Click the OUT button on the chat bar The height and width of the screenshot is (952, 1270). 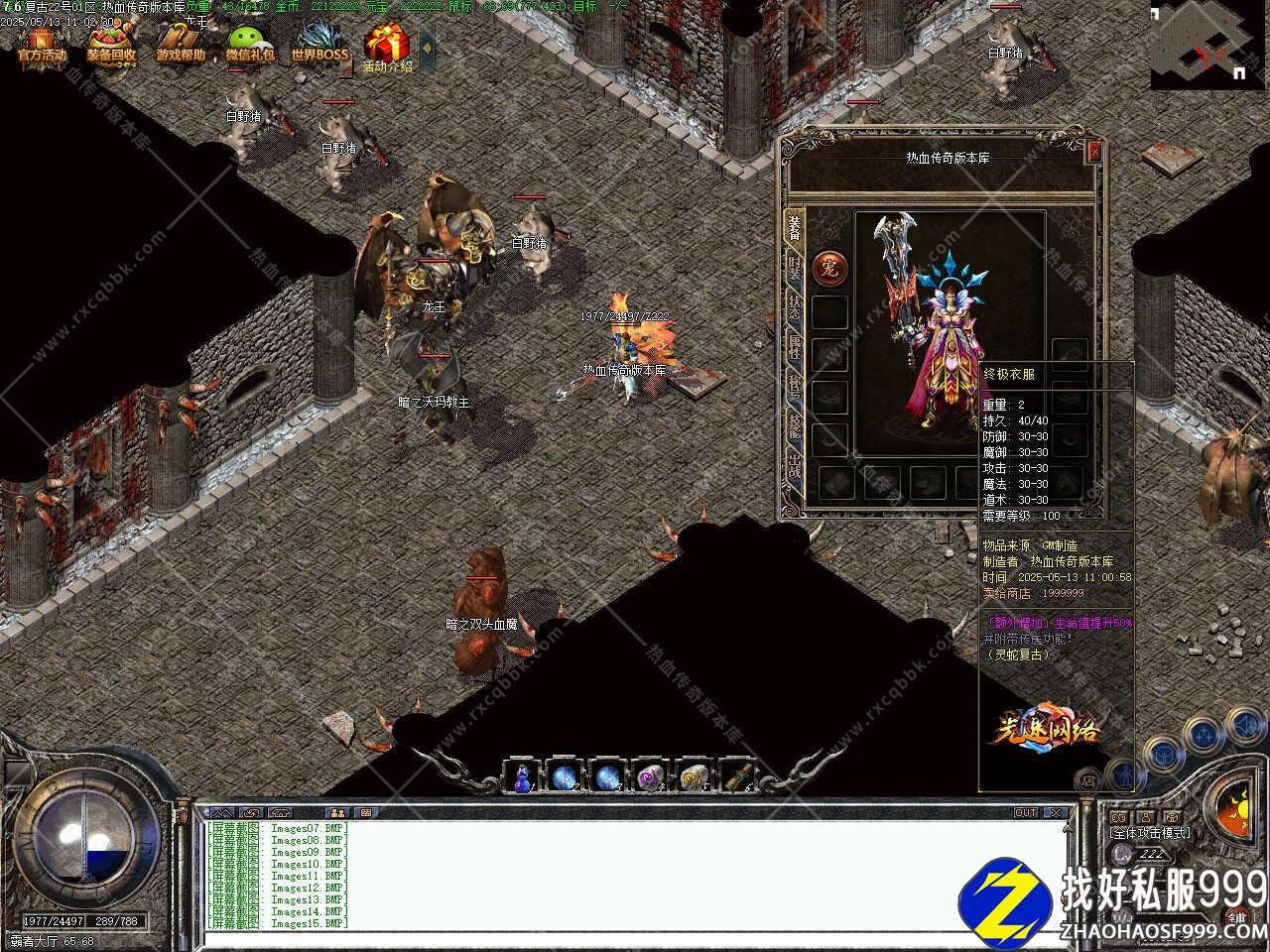(x=1026, y=812)
